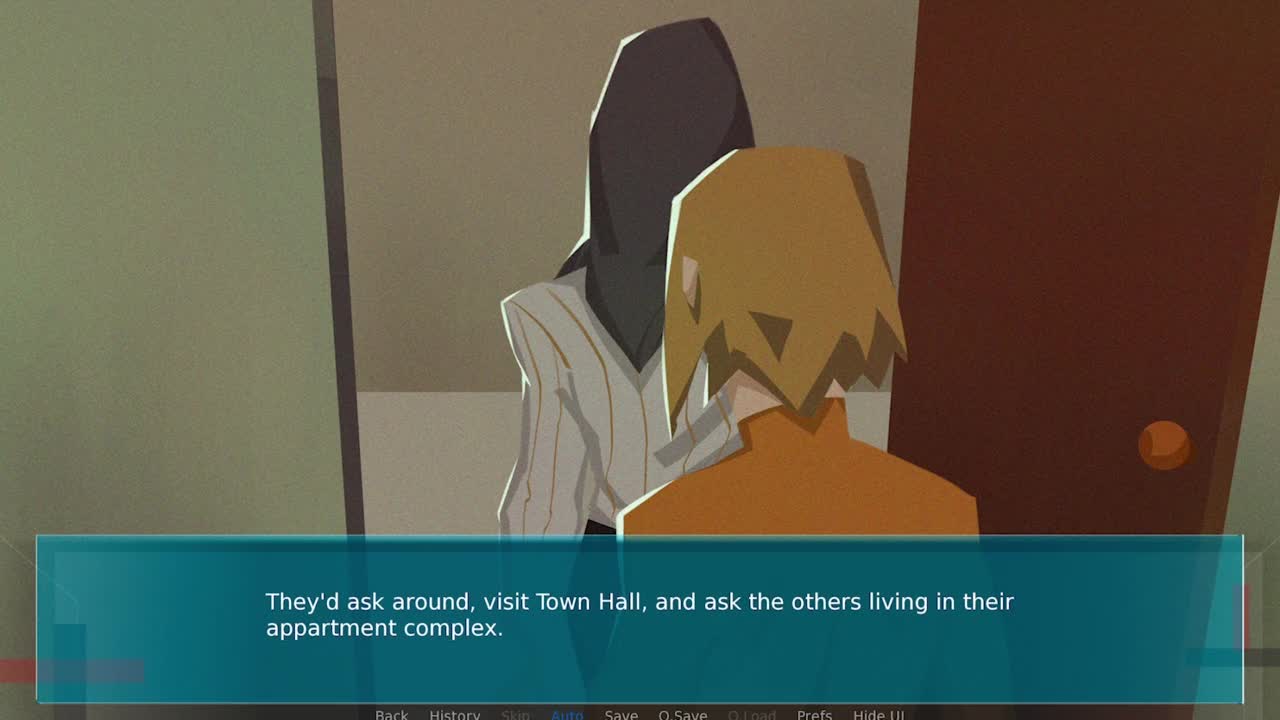
Task: Quick save with Q.Save
Action: [682, 714]
